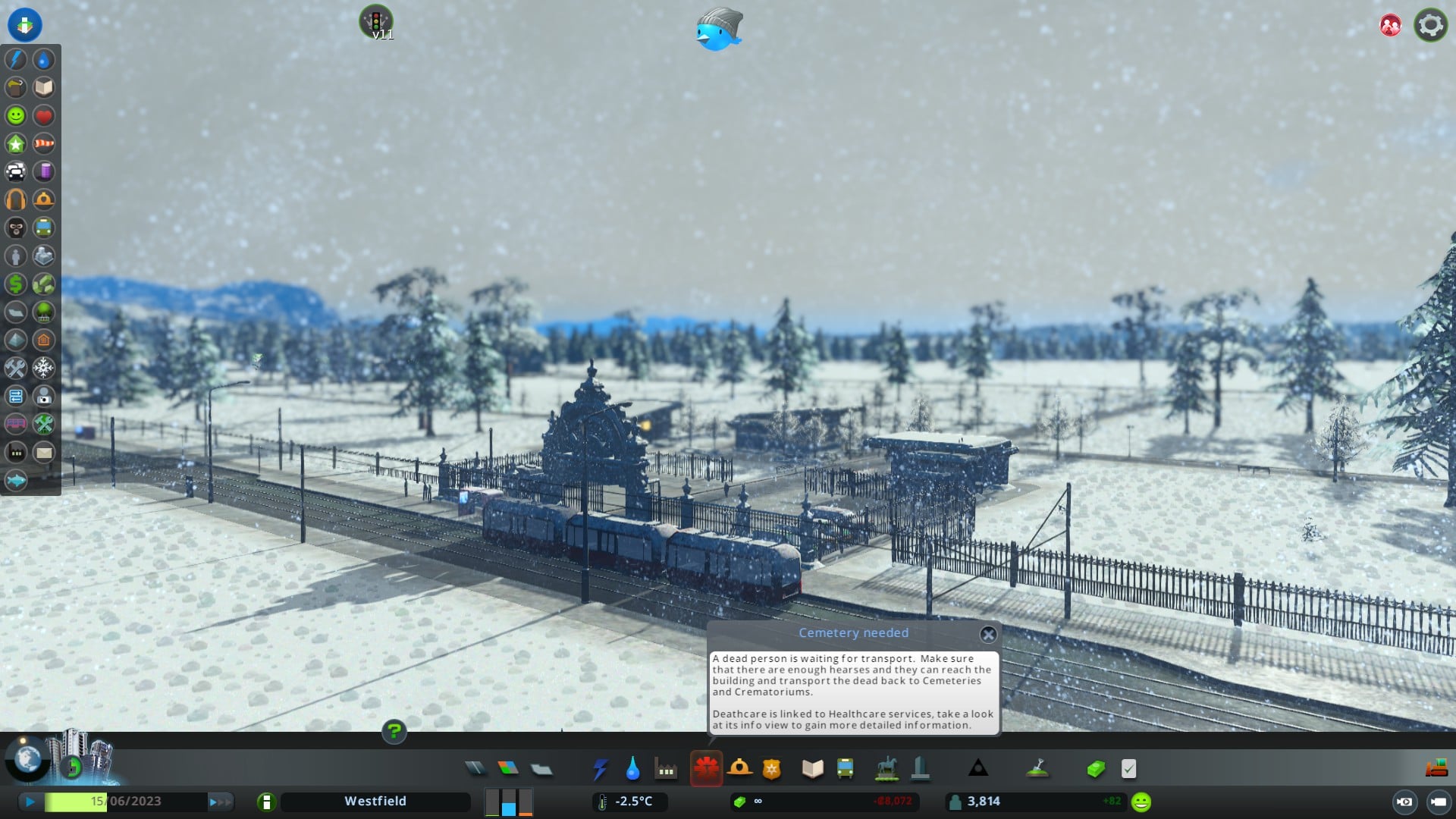
Task: Toggle the play/pause simulation button
Action: pyautogui.click(x=30, y=802)
